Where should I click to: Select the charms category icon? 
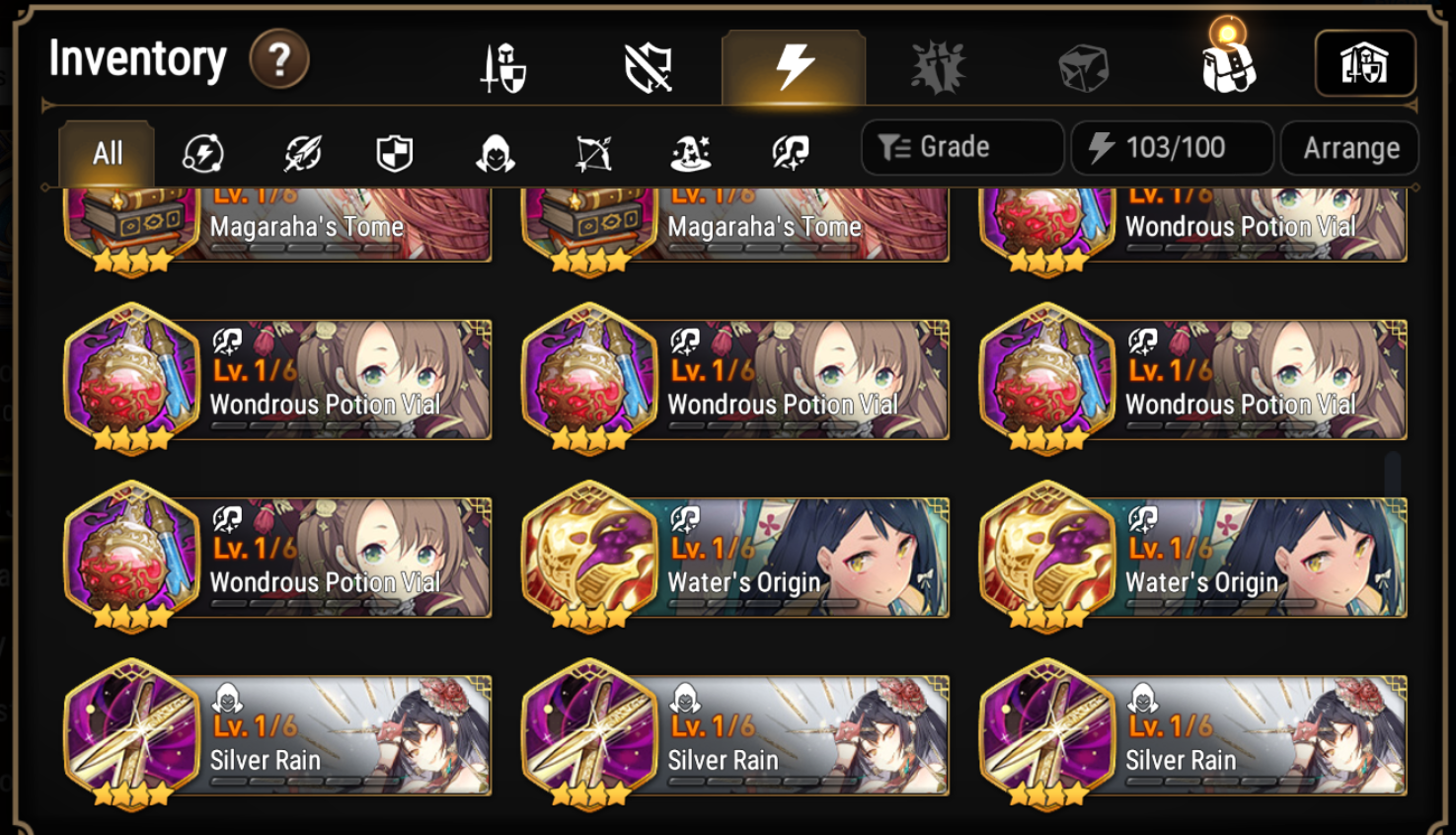938,64
